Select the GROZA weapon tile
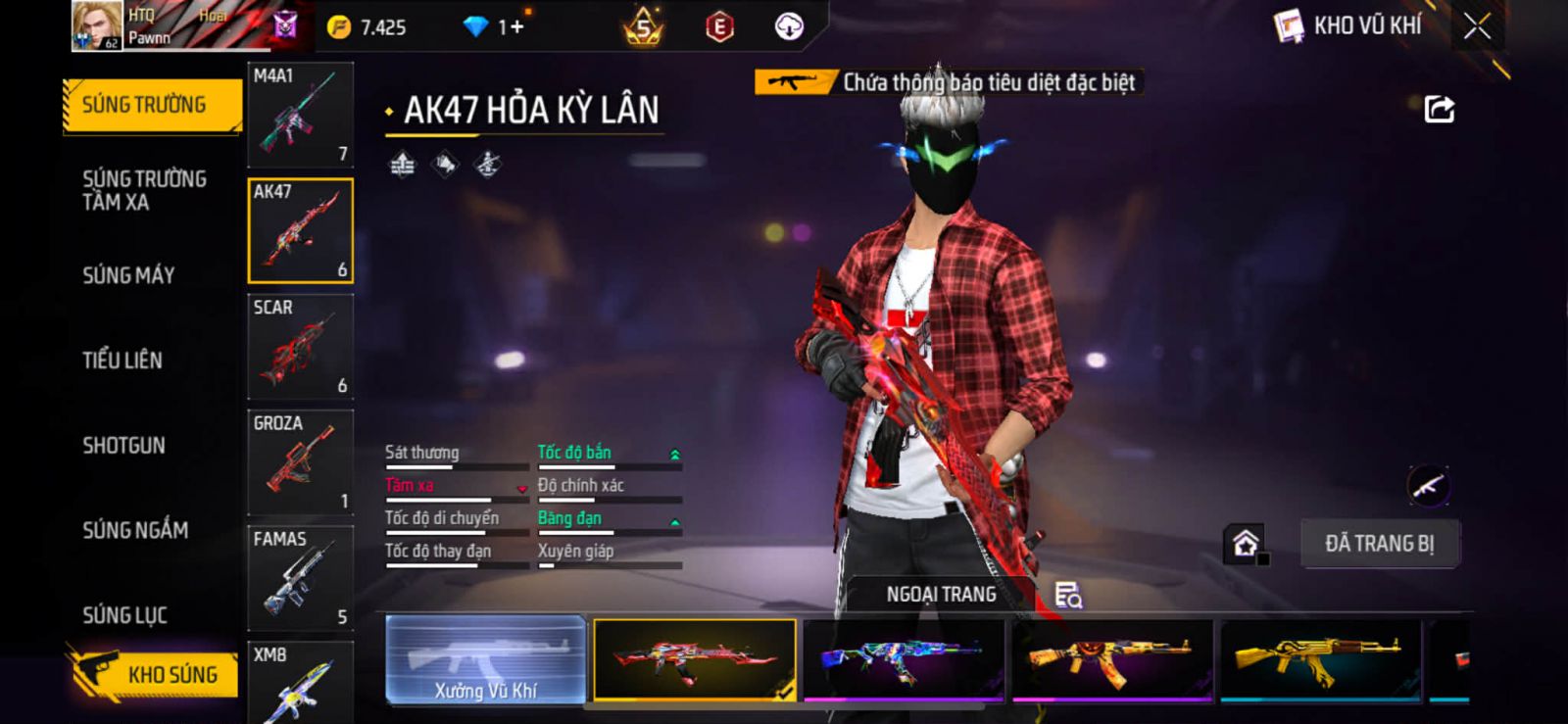This screenshot has width=1568, height=724. [x=300, y=461]
